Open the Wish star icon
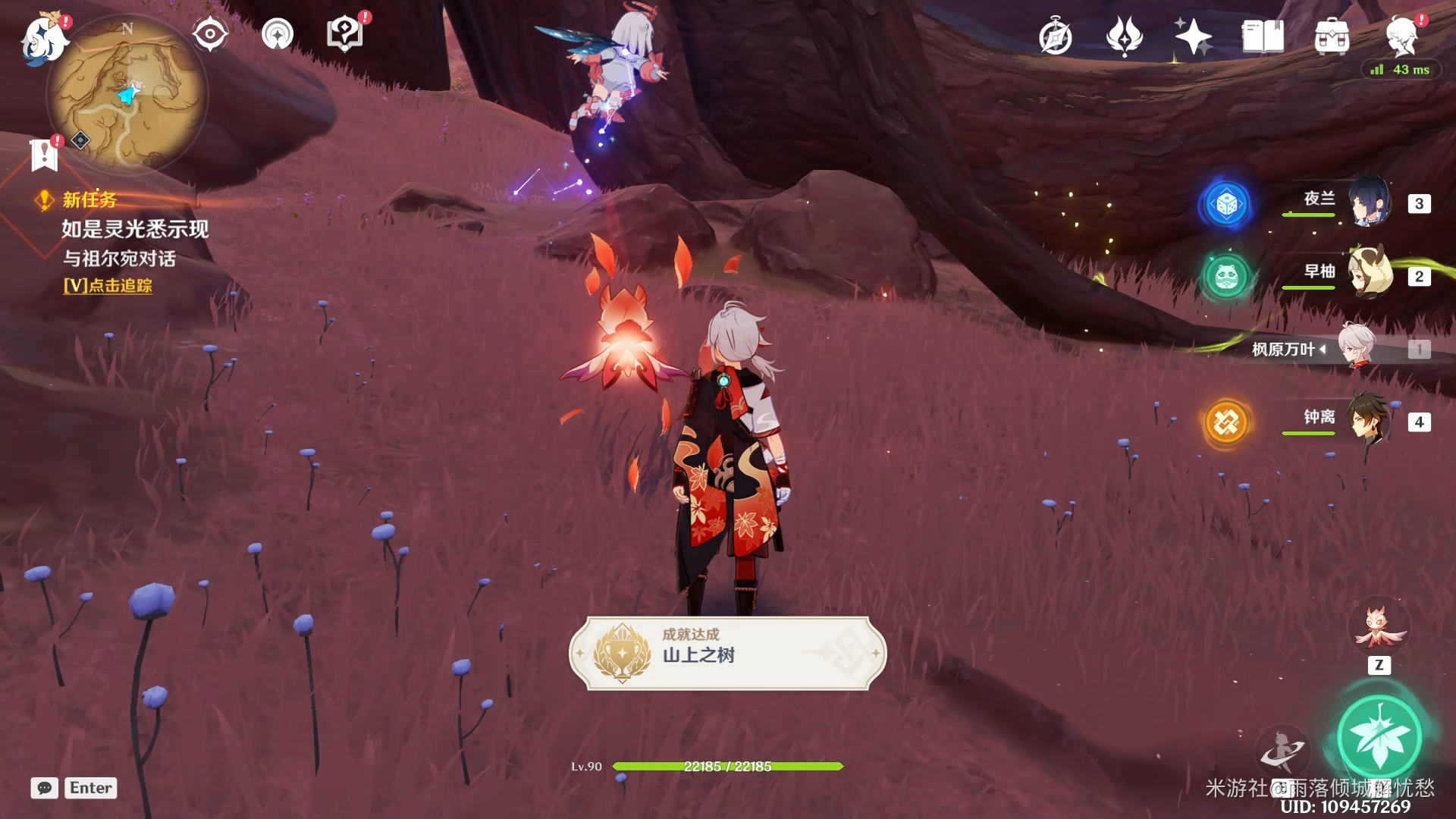 pyautogui.click(x=1193, y=36)
